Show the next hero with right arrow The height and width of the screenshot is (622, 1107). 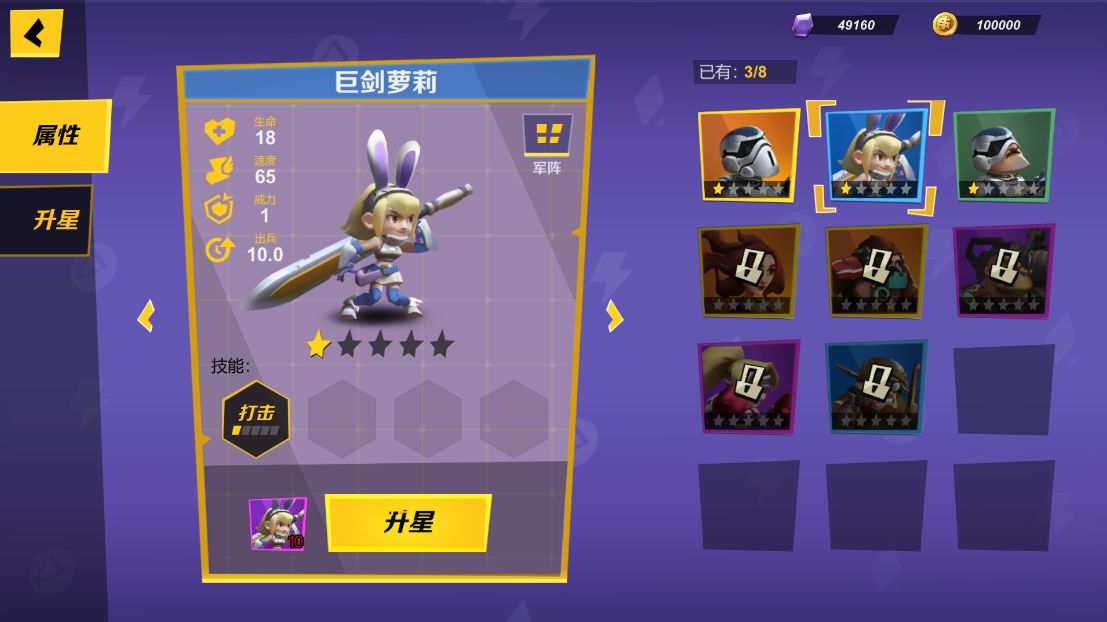coord(614,316)
